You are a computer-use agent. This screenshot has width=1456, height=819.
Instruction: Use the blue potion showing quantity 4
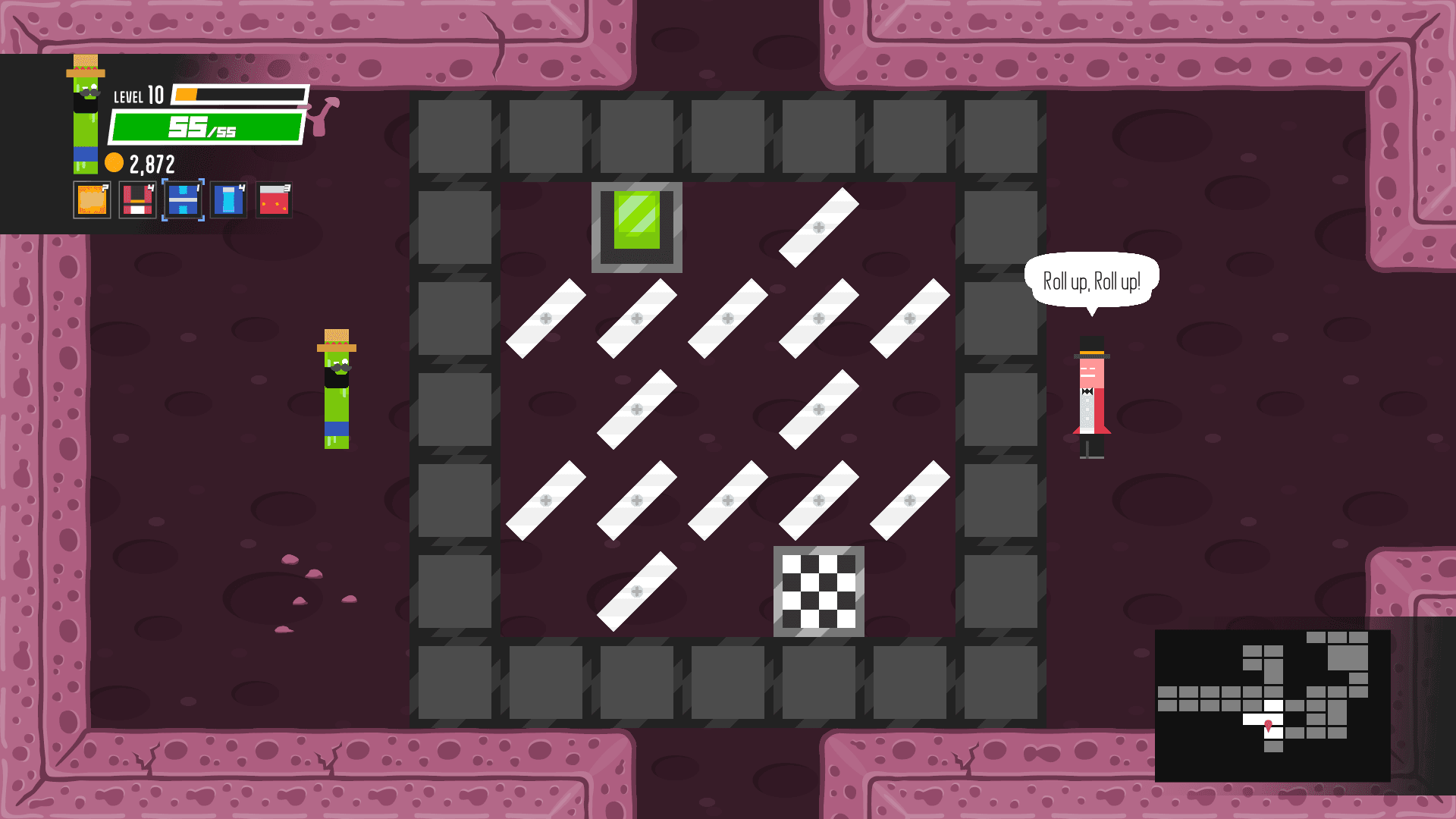coord(227,201)
